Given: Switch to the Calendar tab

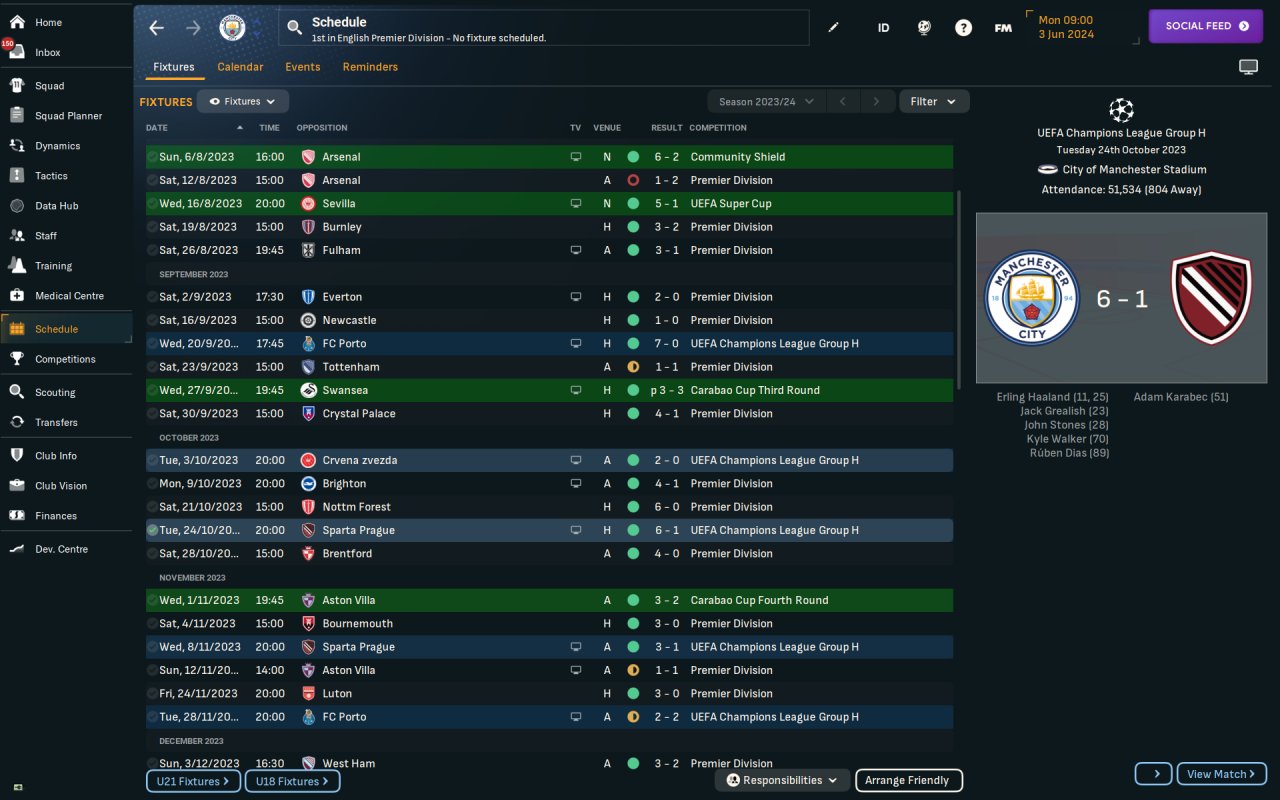Looking at the screenshot, I should click(x=240, y=67).
